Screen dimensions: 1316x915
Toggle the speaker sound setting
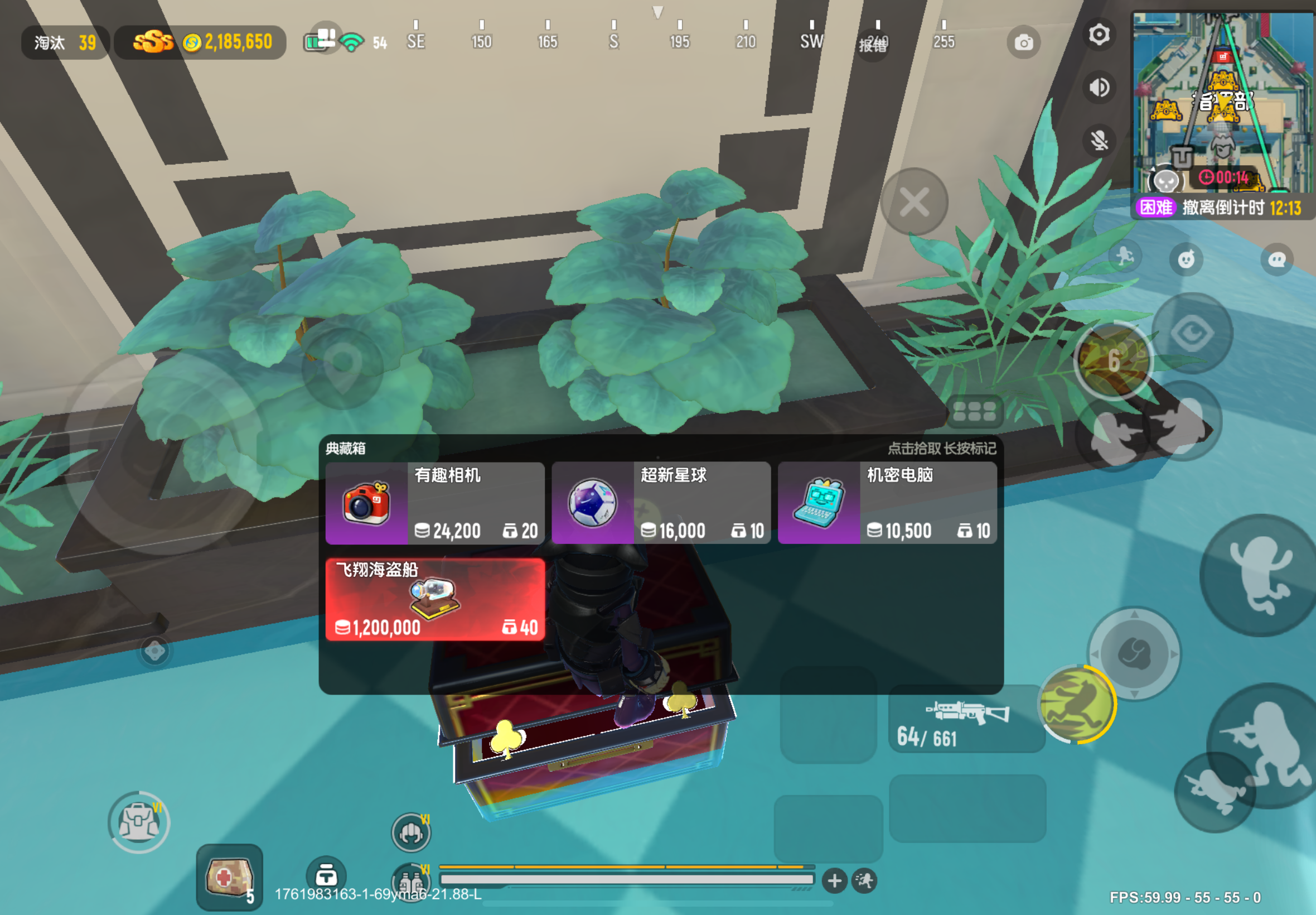pyautogui.click(x=1099, y=87)
